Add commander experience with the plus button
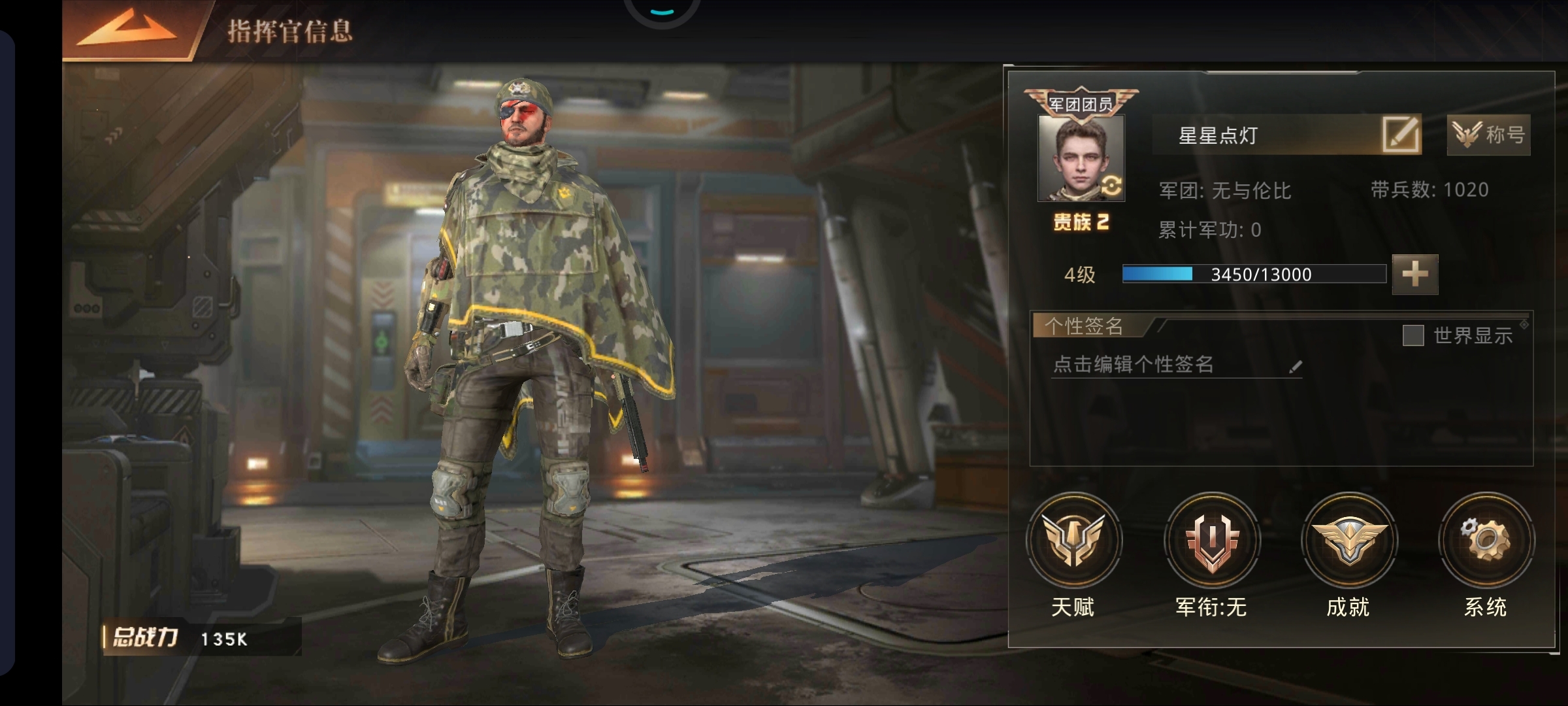The image size is (1568, 706). (x=1414, y=275)
